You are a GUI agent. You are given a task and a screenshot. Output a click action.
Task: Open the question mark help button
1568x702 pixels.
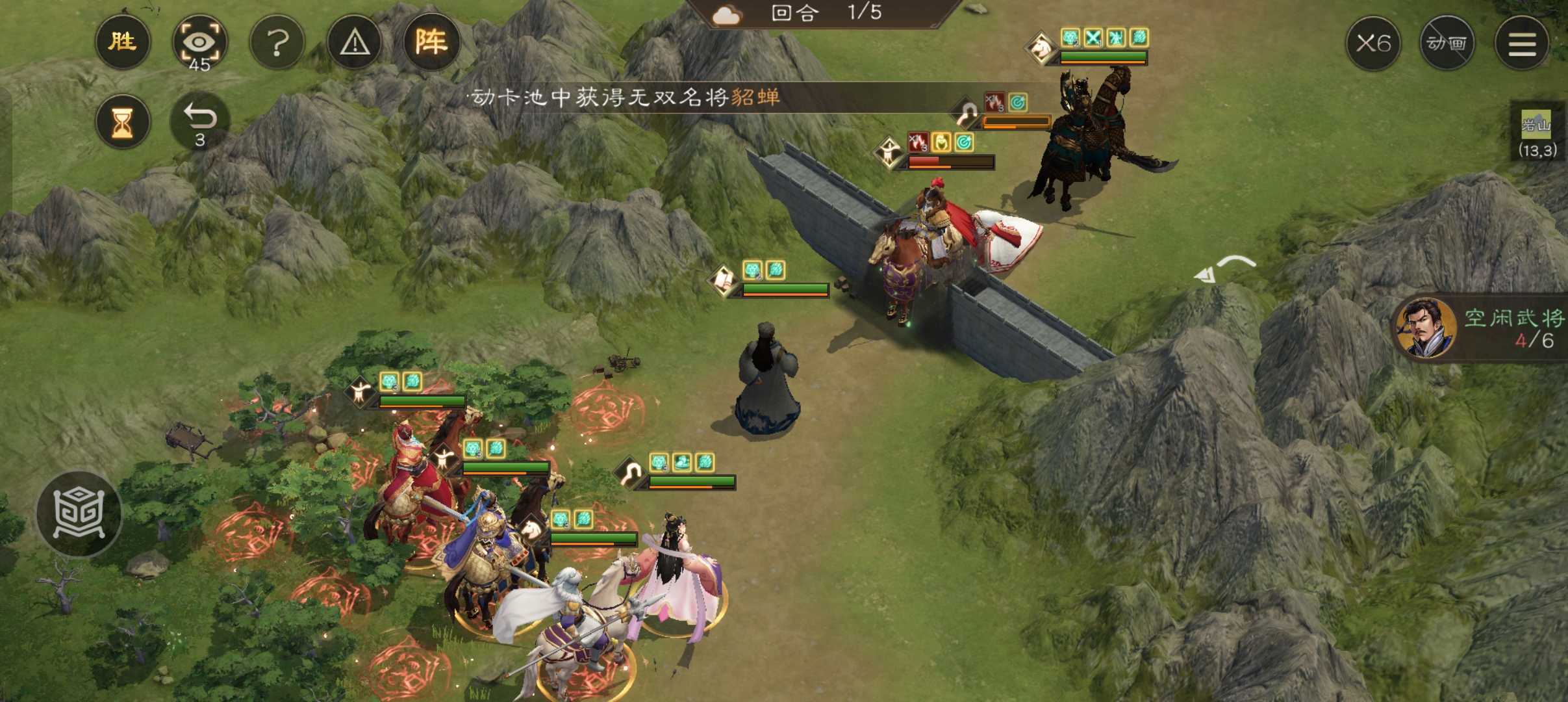click(277, 43)
